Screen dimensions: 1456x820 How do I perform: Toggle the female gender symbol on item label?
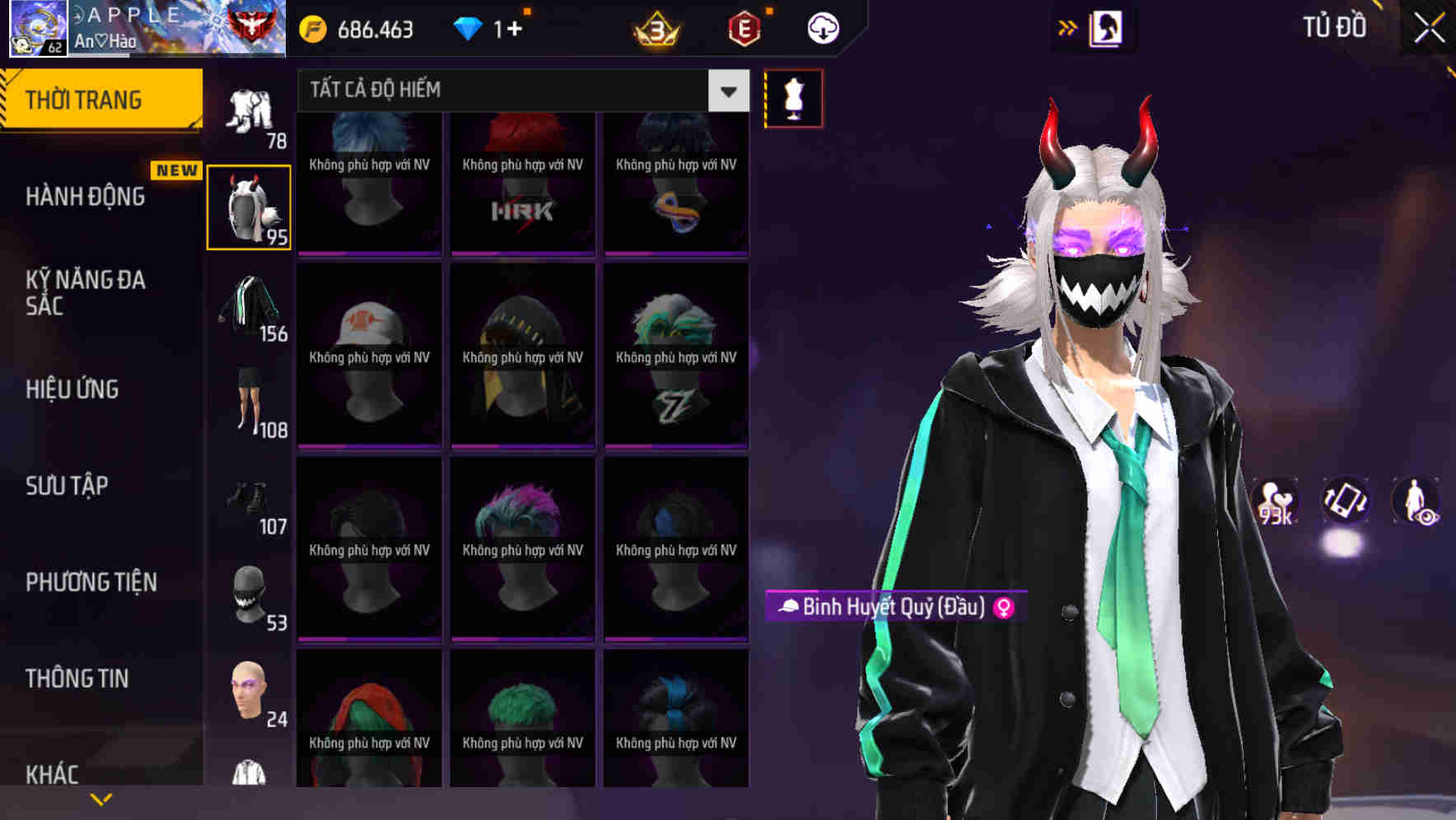tap(1008, 608)
